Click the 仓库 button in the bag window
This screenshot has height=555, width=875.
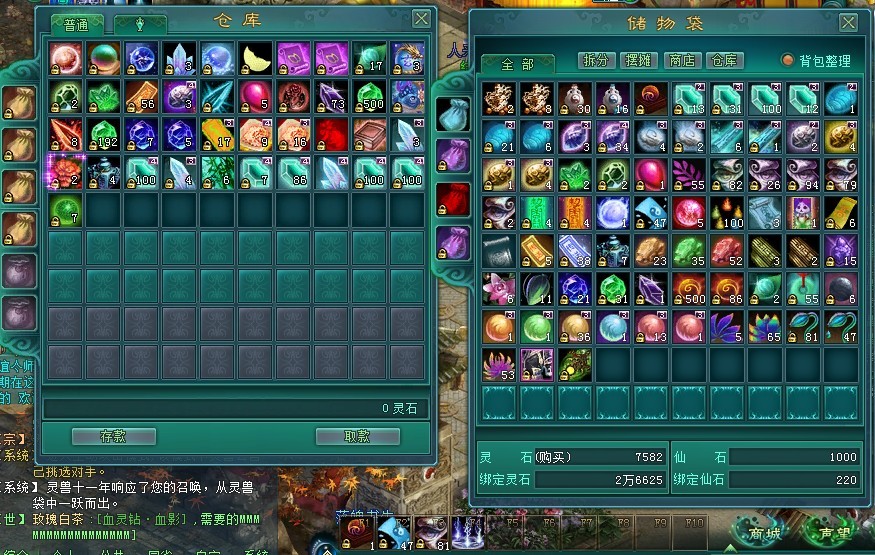(x=725, y=61)
